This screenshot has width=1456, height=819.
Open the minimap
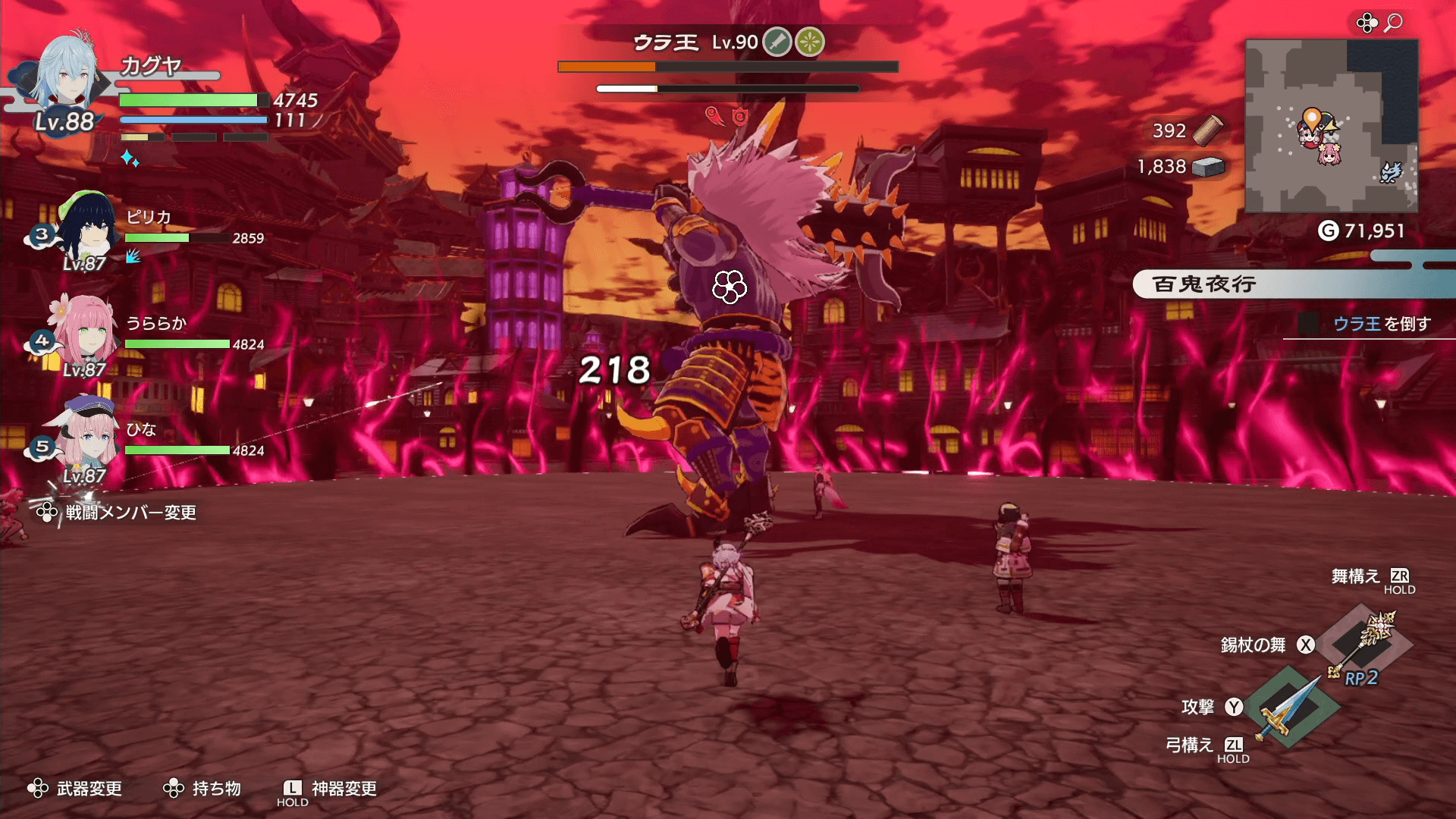pyautogui.click(x=1331, y=126)
